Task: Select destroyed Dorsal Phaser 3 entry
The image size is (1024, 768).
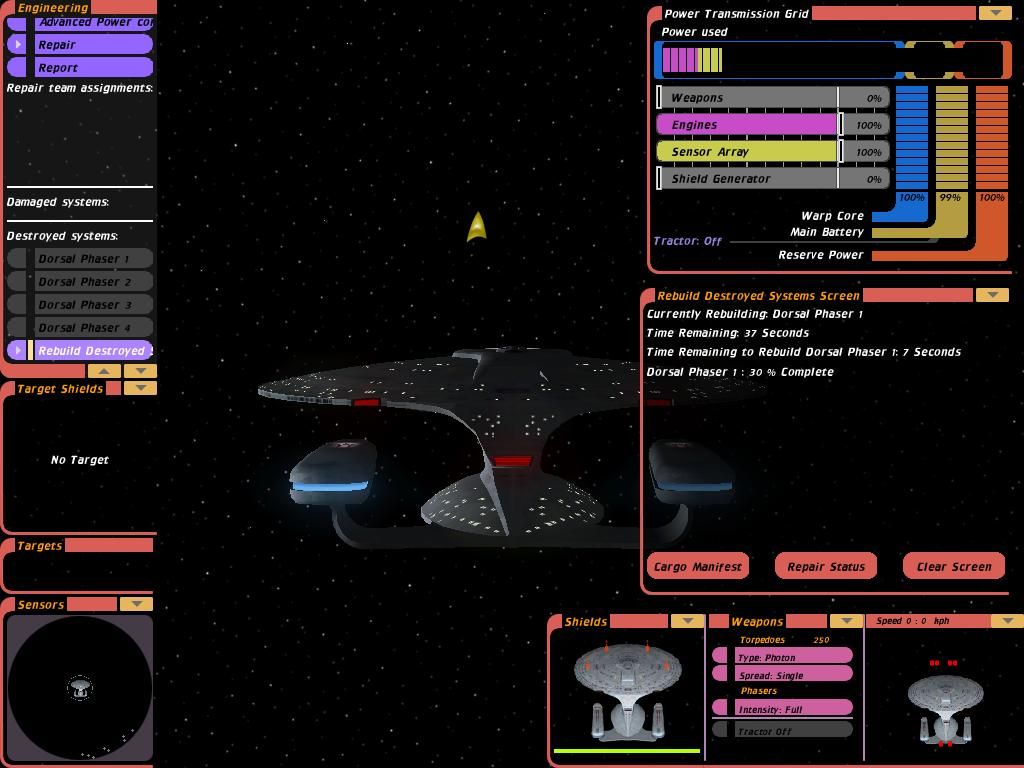Action: point(90,305)
